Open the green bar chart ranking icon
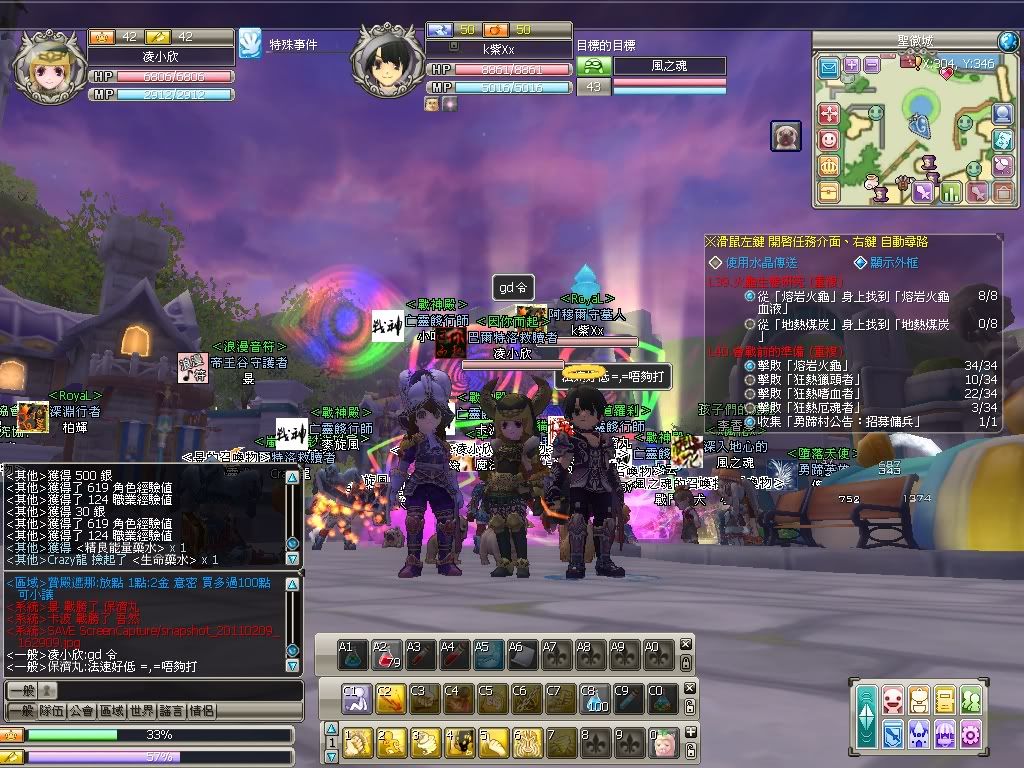Image resolution: width=1024 pixels, height=768 pixels. [x=949, y=191]
